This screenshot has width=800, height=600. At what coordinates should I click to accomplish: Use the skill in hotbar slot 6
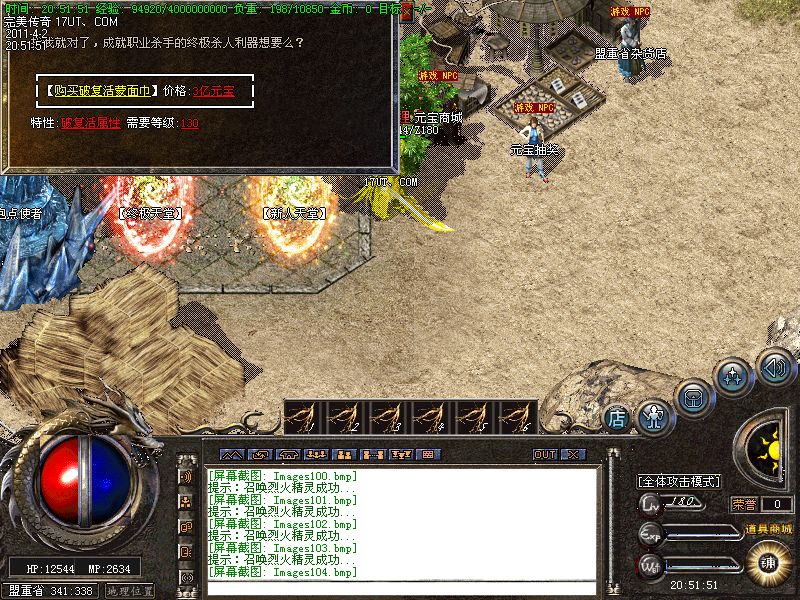(x=516, y=417)
